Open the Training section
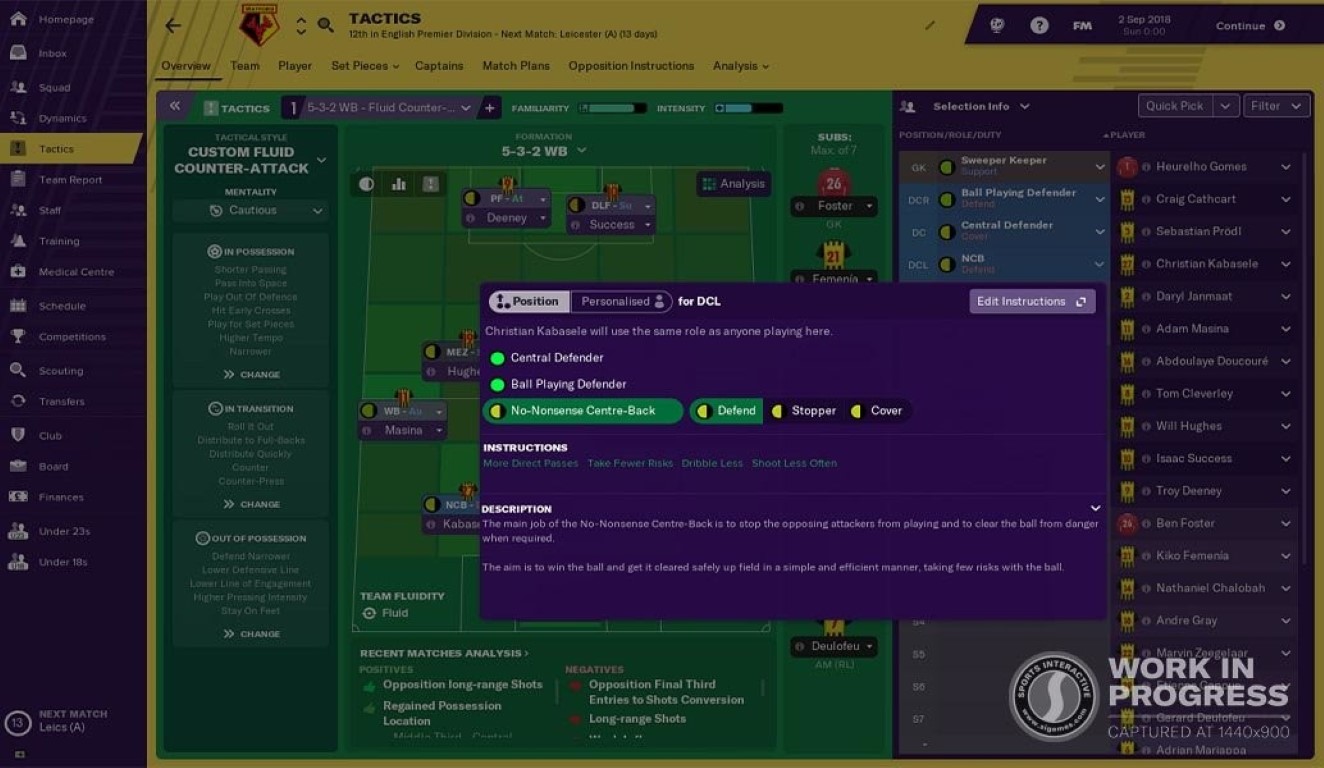The width and height of the screenshot is (1324, 768). pyautogui.click(x=59, y=241)
